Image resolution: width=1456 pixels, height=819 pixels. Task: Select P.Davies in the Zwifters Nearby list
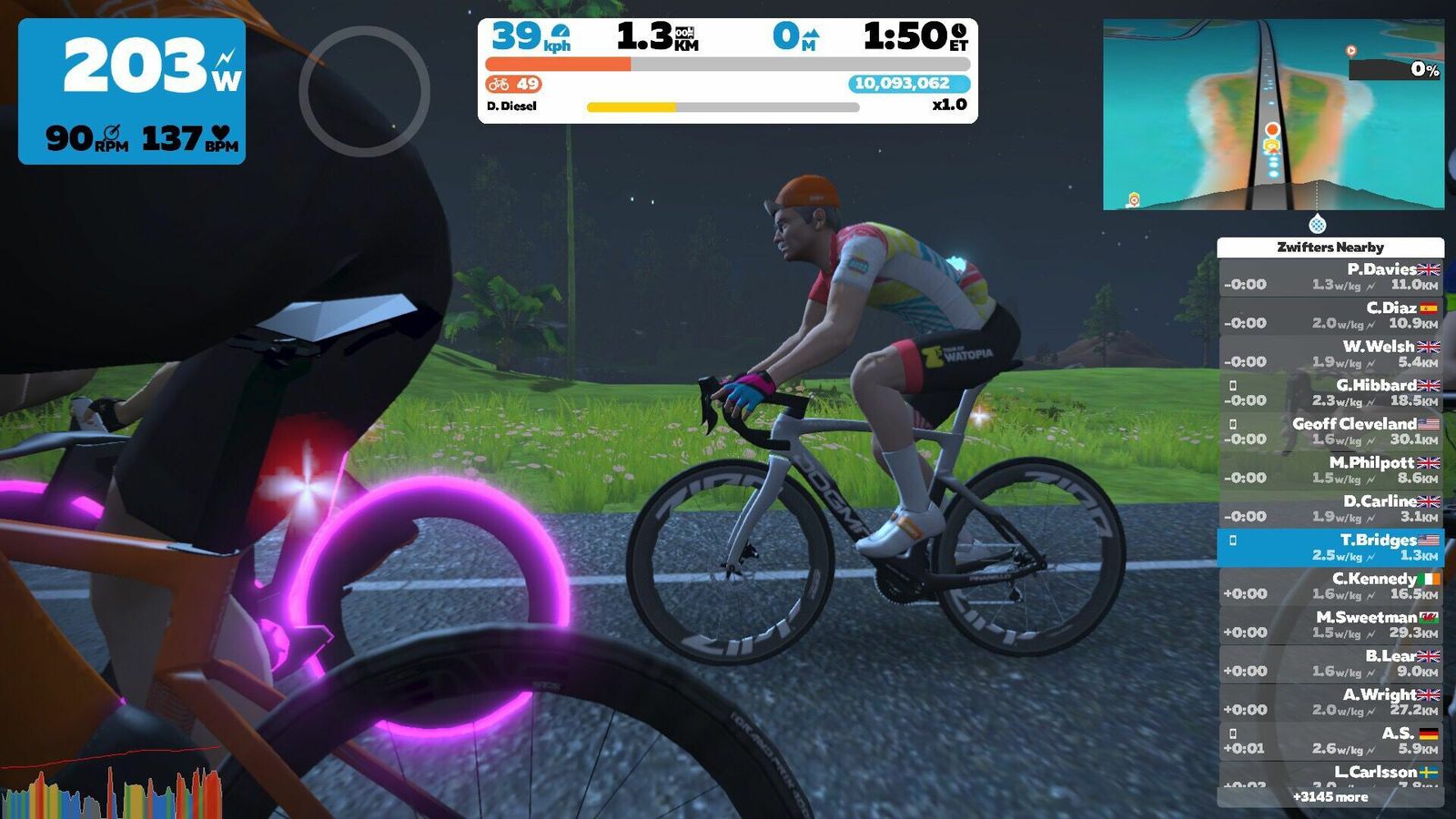(x=1330, y=277)
